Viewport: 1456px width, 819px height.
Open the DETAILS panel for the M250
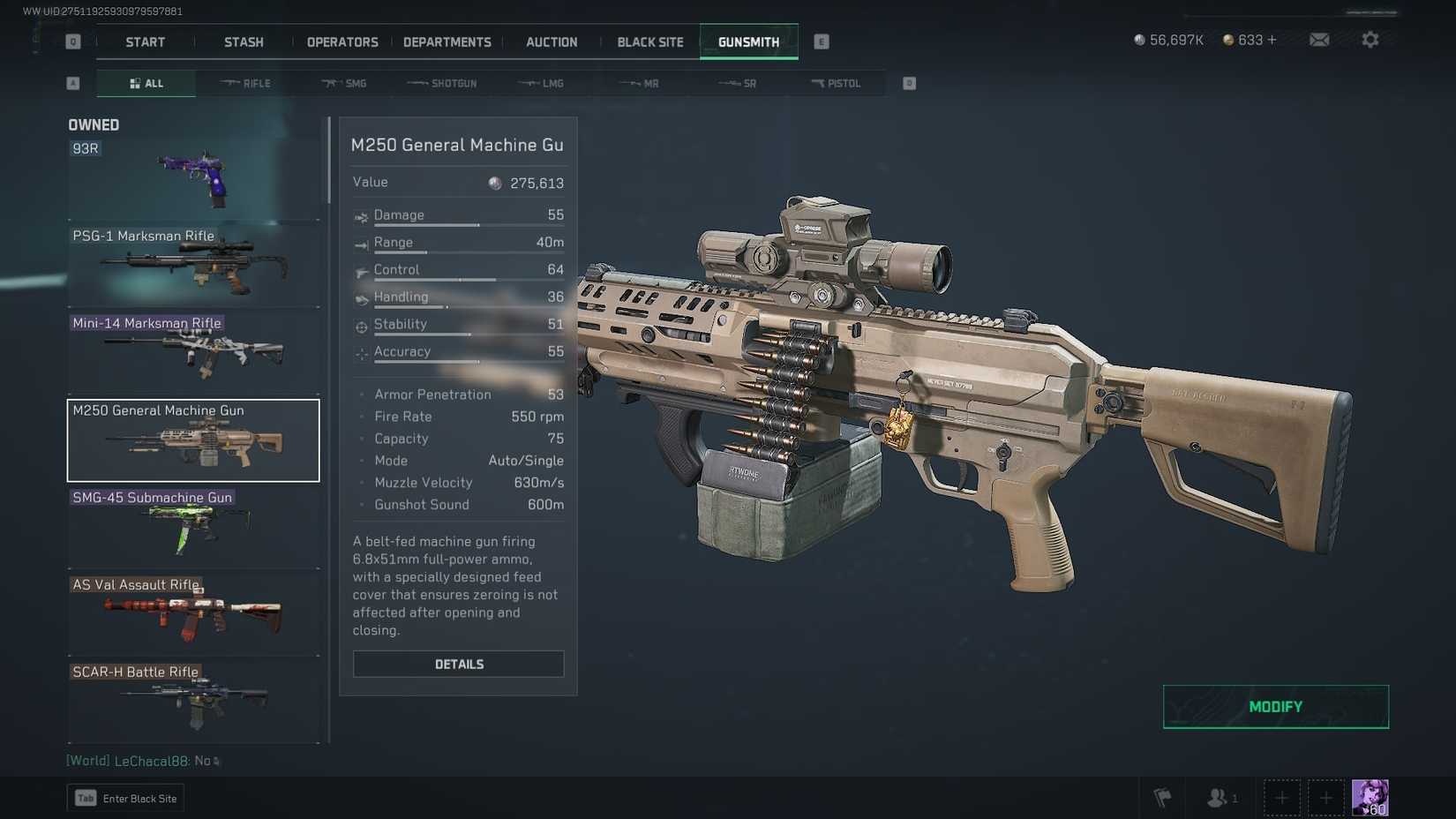click(x=458, y=664)
